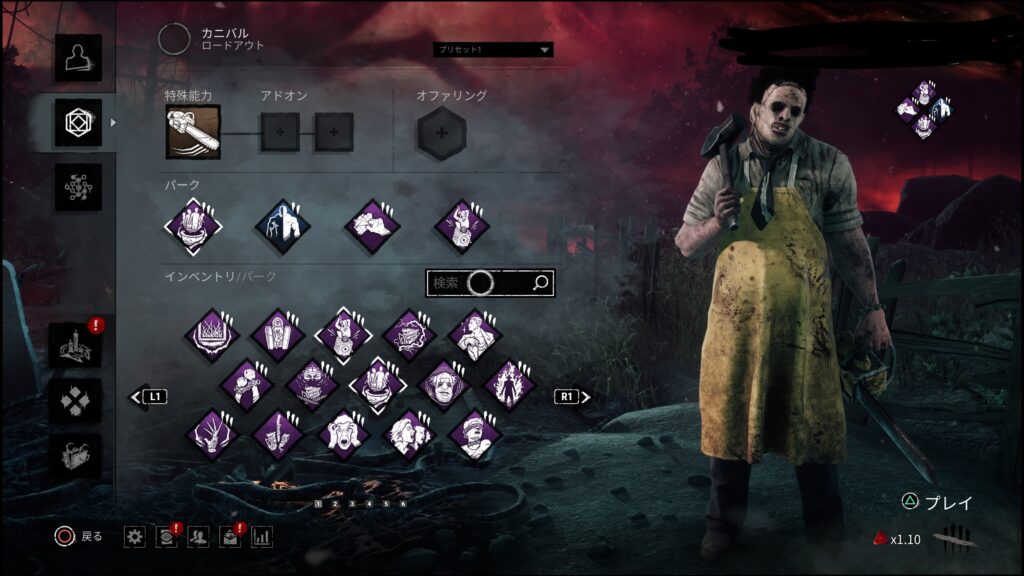
Task: Open the プリセット1 preset dropdown
Action: 493,49
